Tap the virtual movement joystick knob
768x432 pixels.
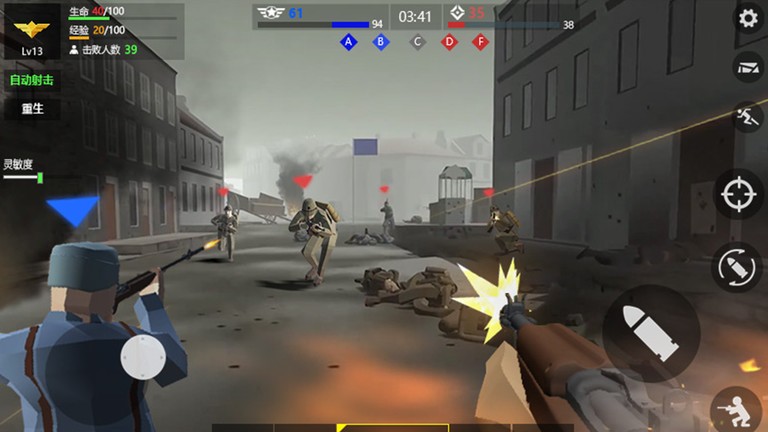click(143, 357)
